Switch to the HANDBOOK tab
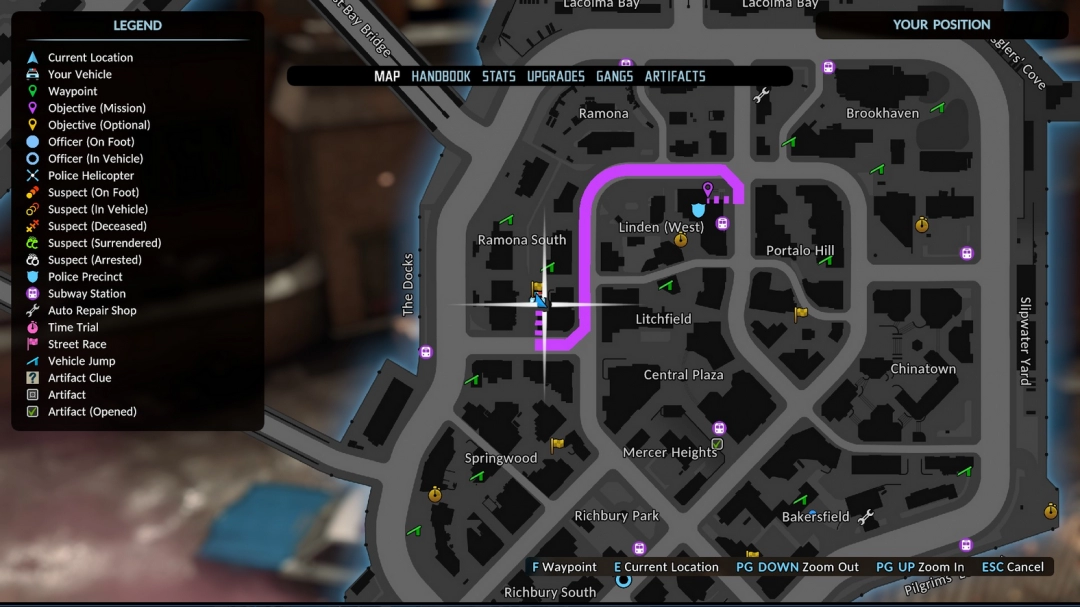 point(441,76)
